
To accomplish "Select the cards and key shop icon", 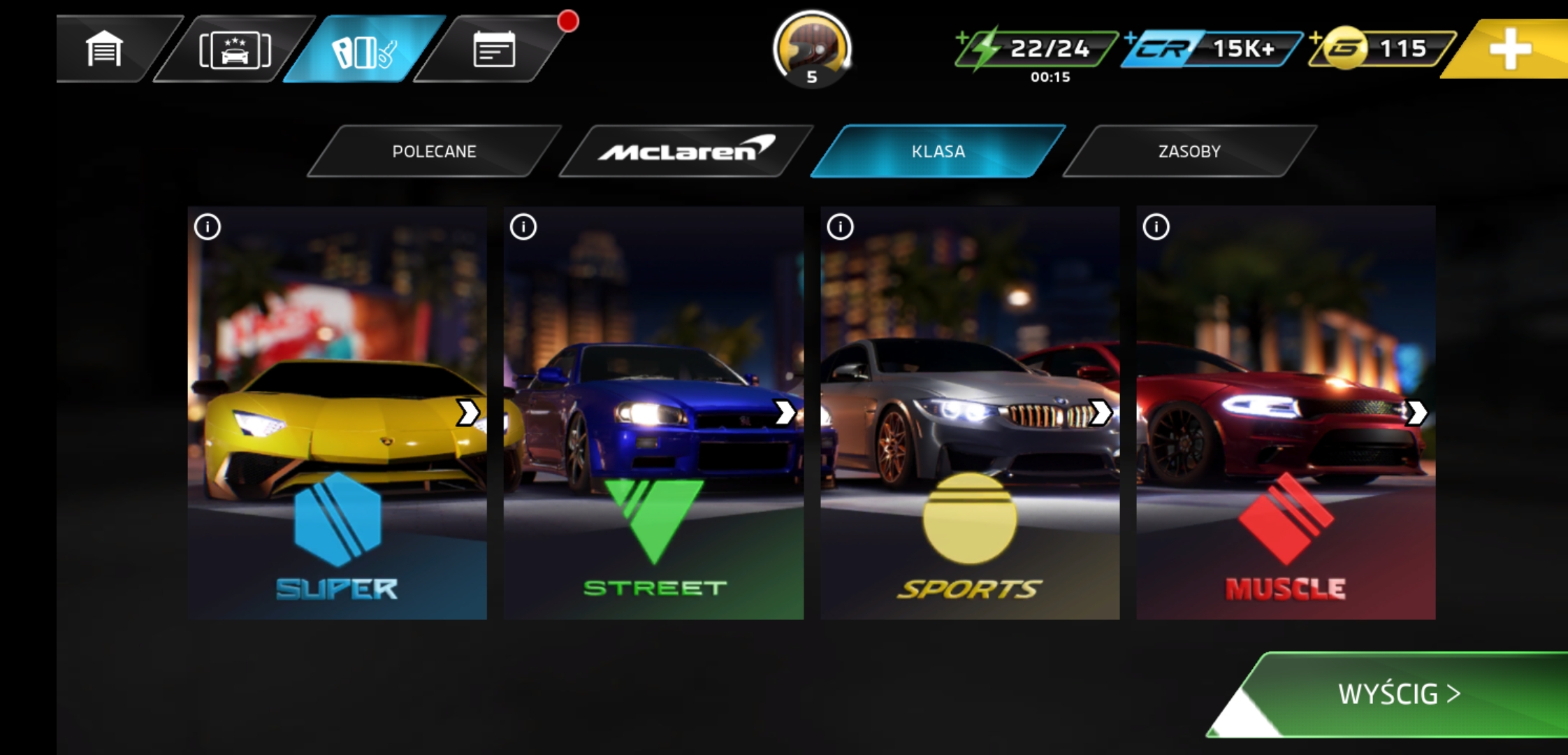I will (x=364, y=50).
